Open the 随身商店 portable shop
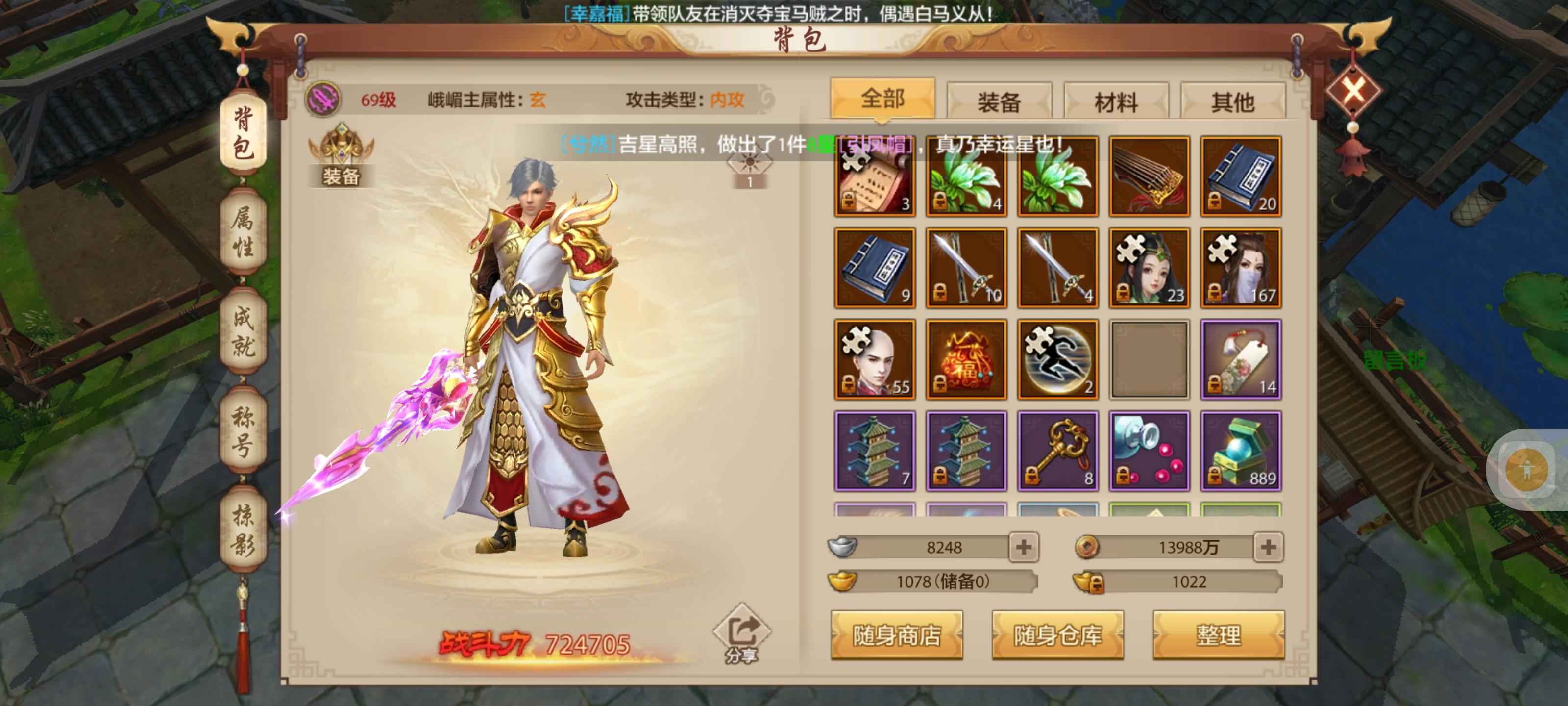This screenshot has width=1568, height=706. [x=896, y=635]
